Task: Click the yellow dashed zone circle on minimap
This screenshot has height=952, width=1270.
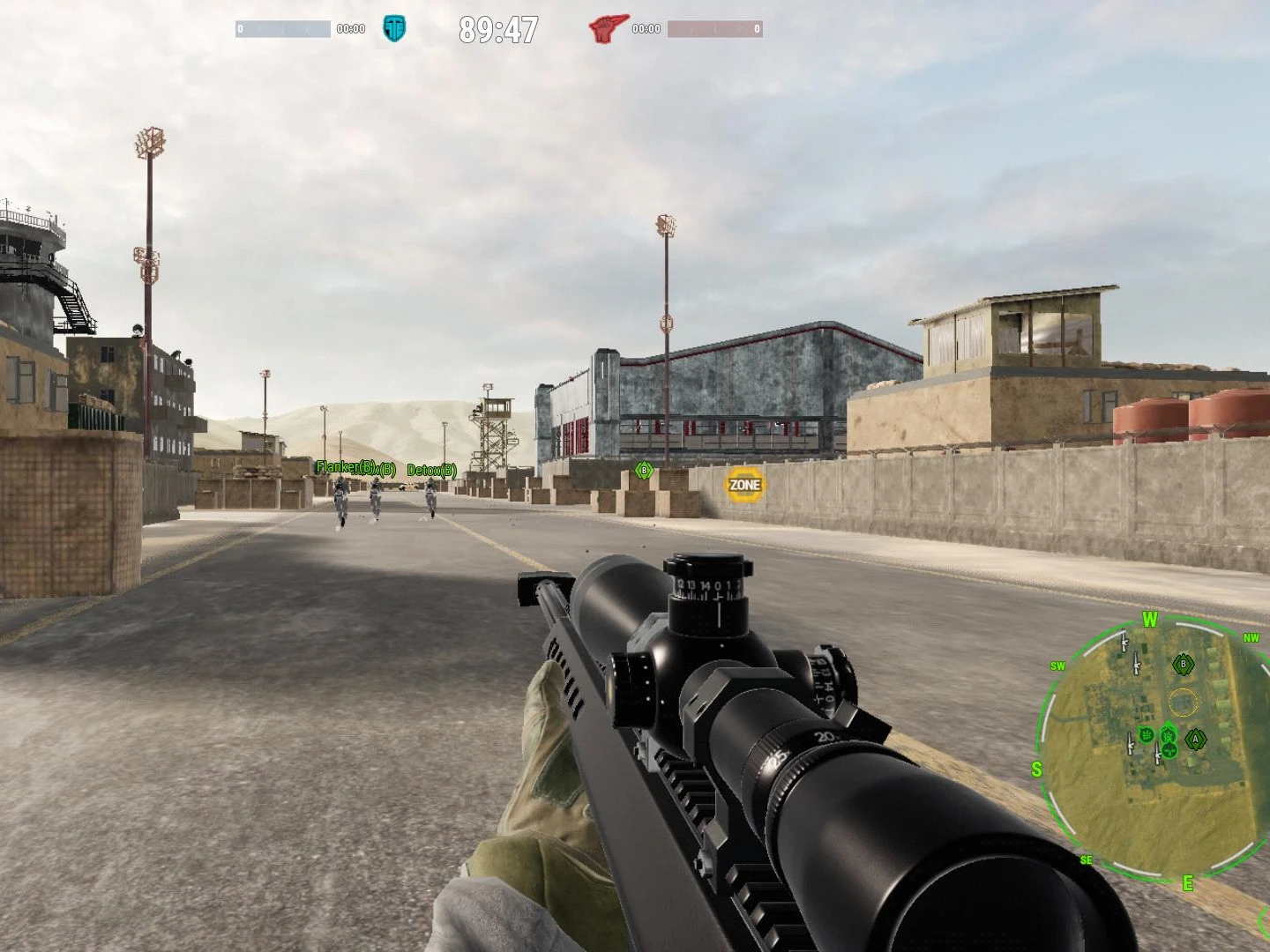Action: point(1182,701)
